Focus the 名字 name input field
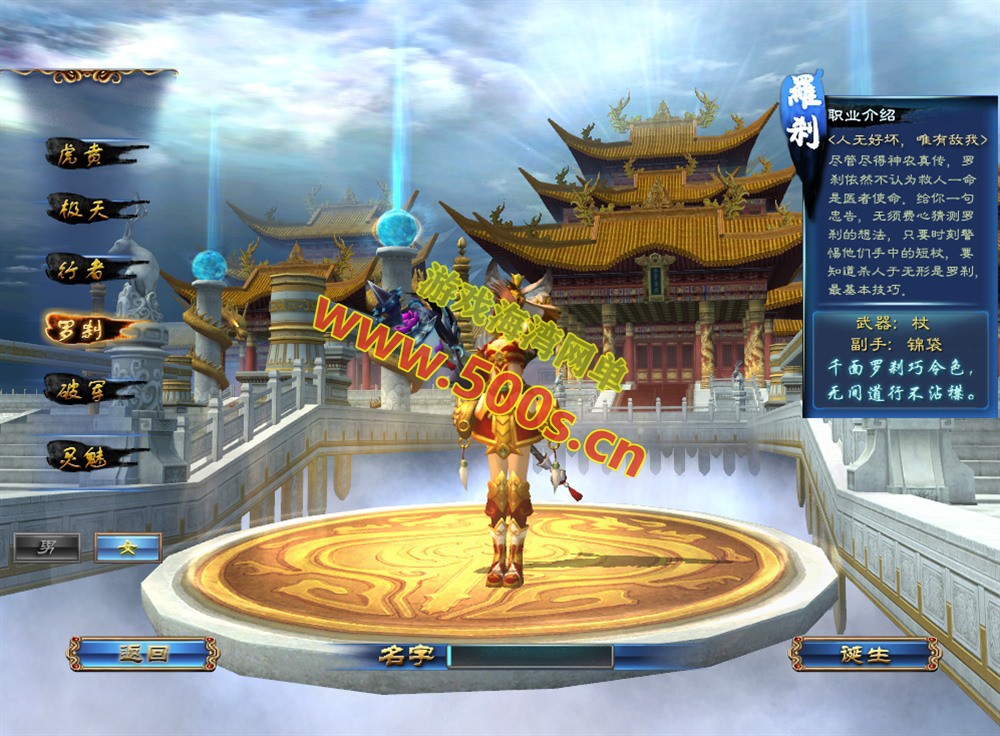 (x=529, y=656)
